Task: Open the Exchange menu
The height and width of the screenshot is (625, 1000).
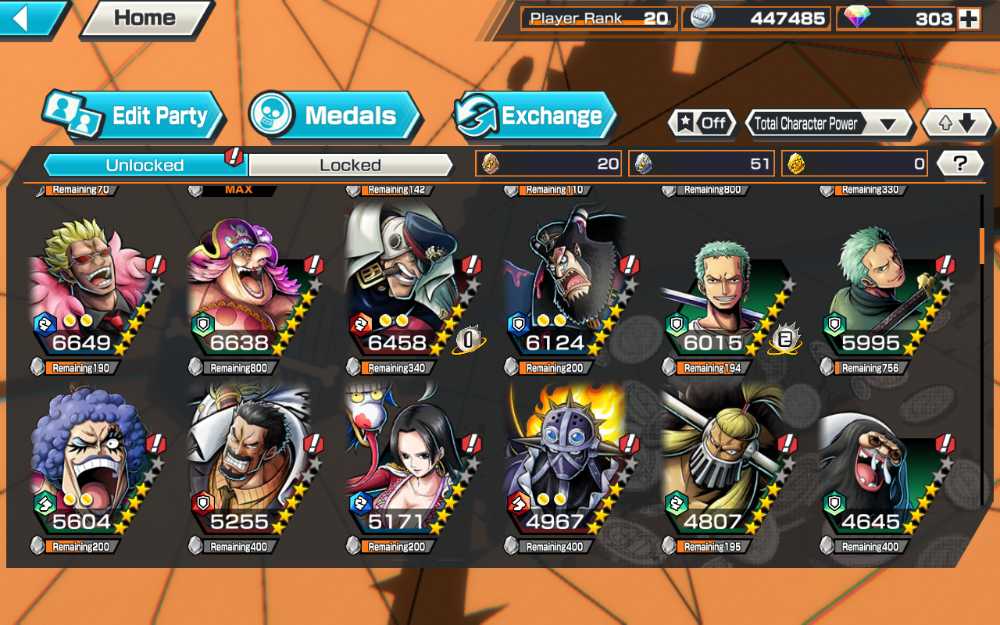Action: [x=536, y=115]
